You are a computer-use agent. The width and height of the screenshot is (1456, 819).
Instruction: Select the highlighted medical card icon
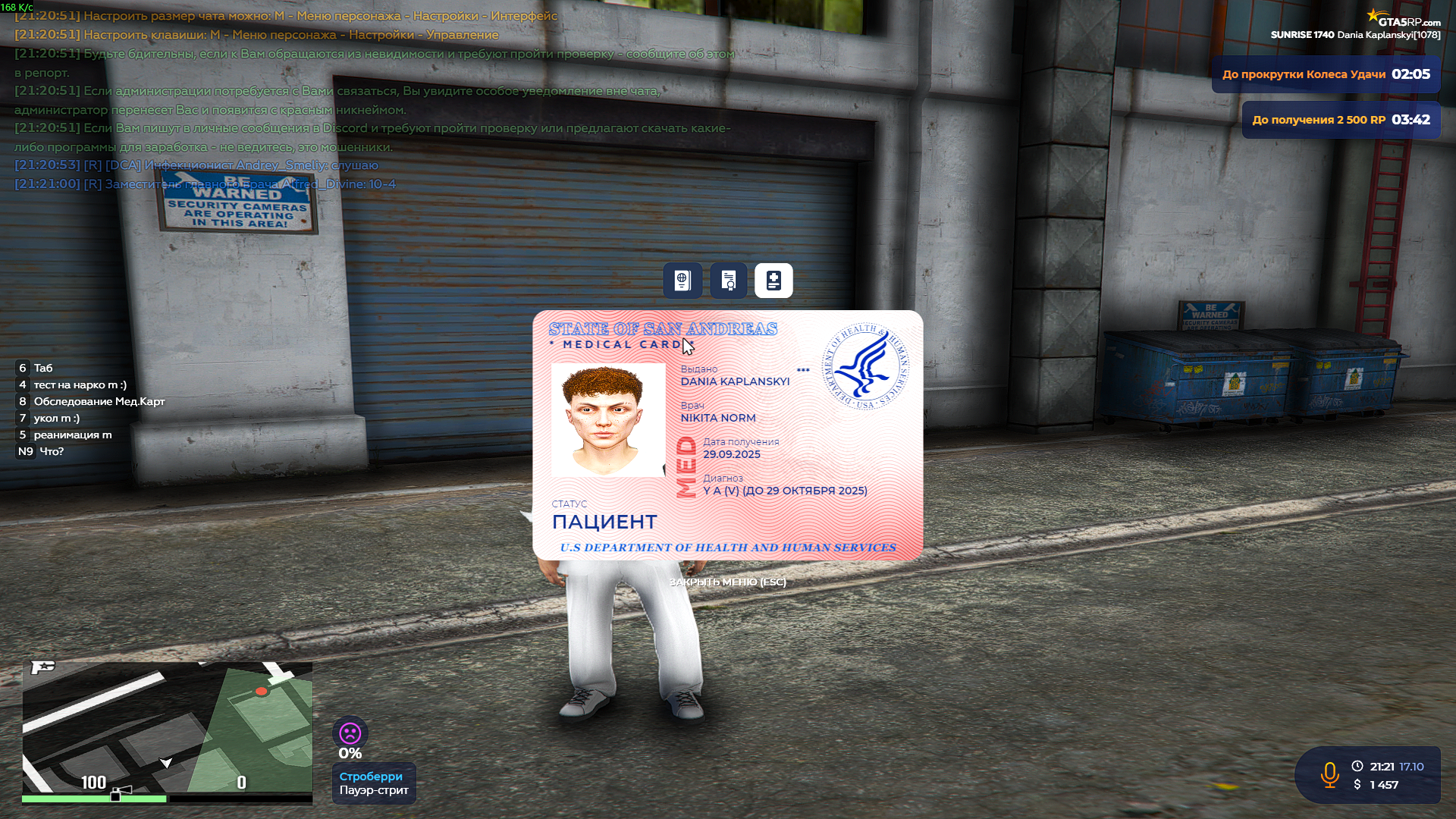coord(773,280)
